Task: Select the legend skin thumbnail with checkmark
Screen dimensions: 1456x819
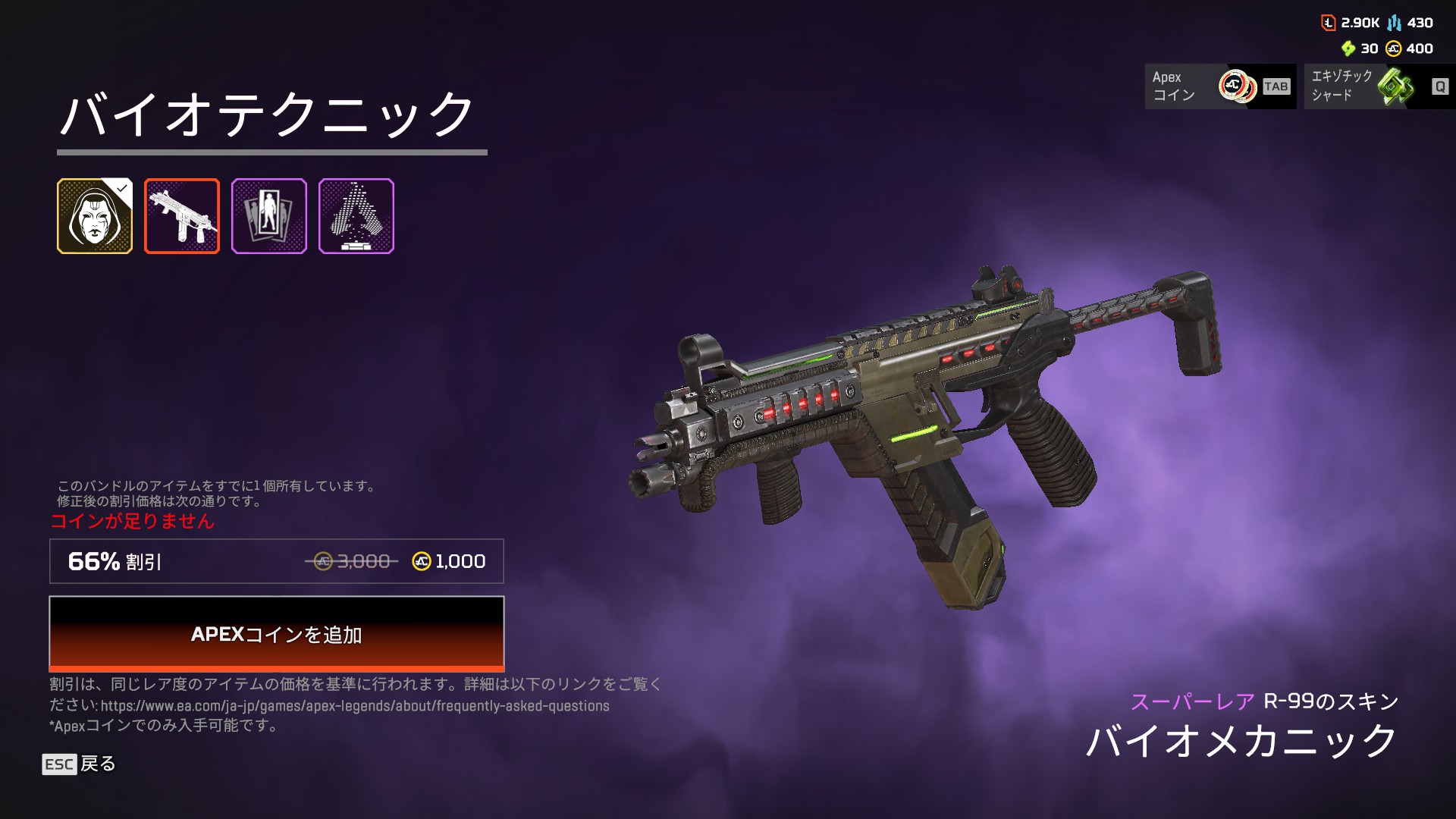Action: click(x=95, y=216)
